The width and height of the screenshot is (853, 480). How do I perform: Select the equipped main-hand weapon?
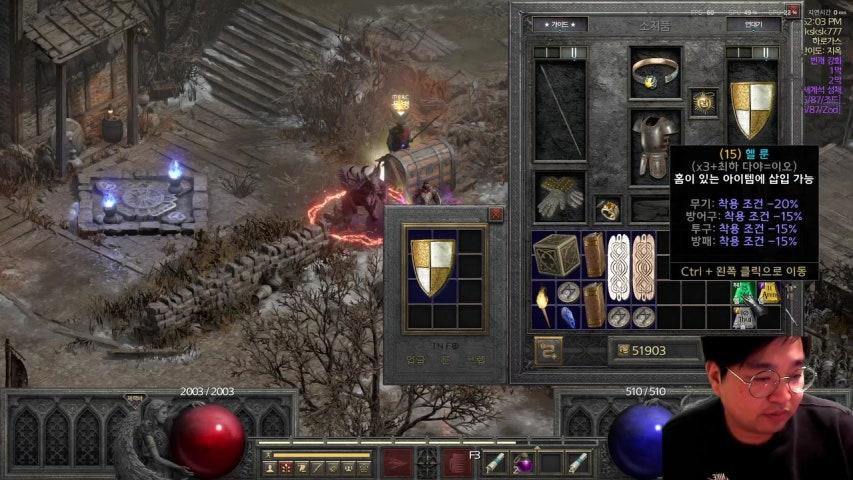559,109
